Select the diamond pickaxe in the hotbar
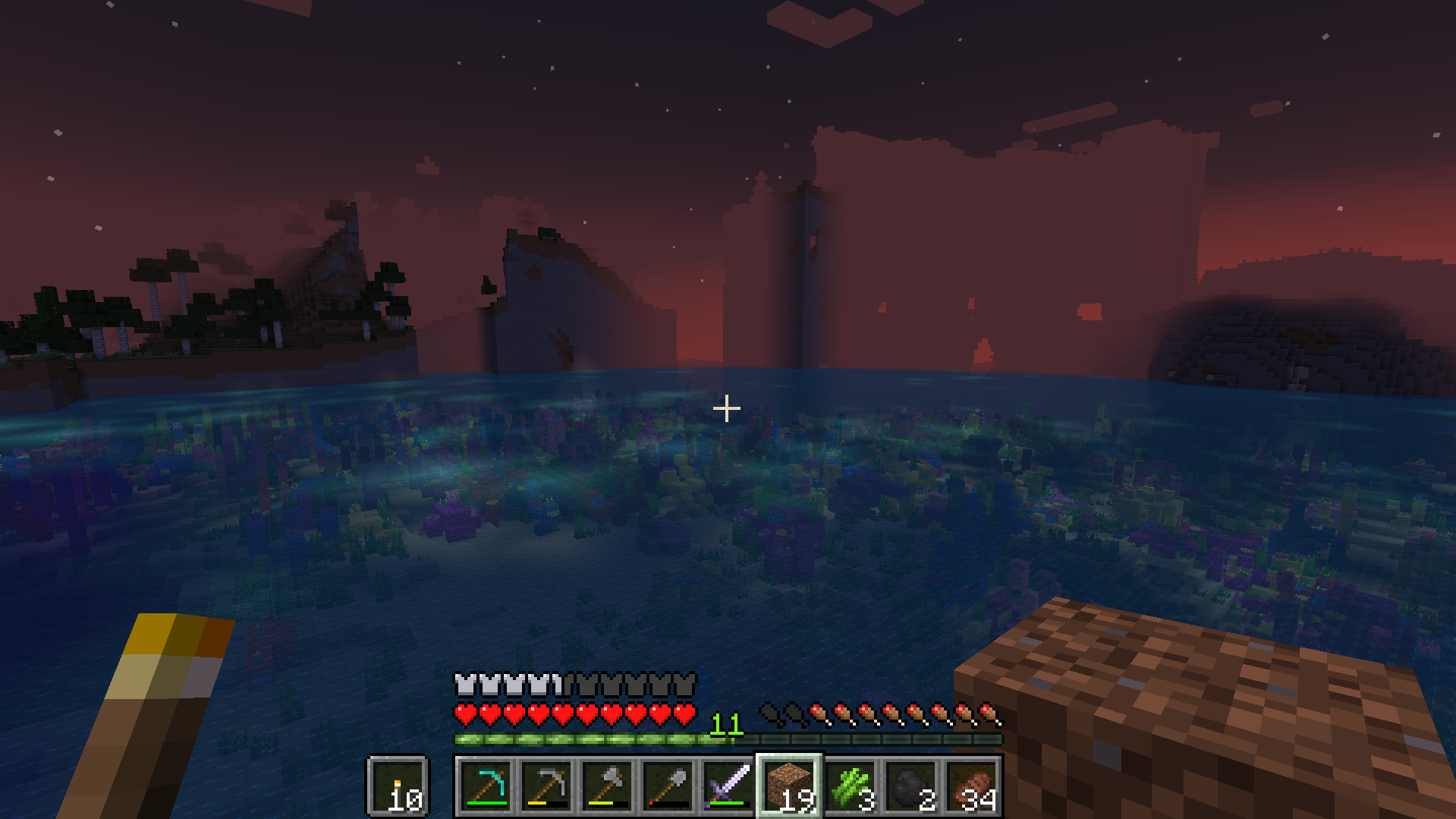Viewport: 1456px width, 819px height. tap(486, 787)
